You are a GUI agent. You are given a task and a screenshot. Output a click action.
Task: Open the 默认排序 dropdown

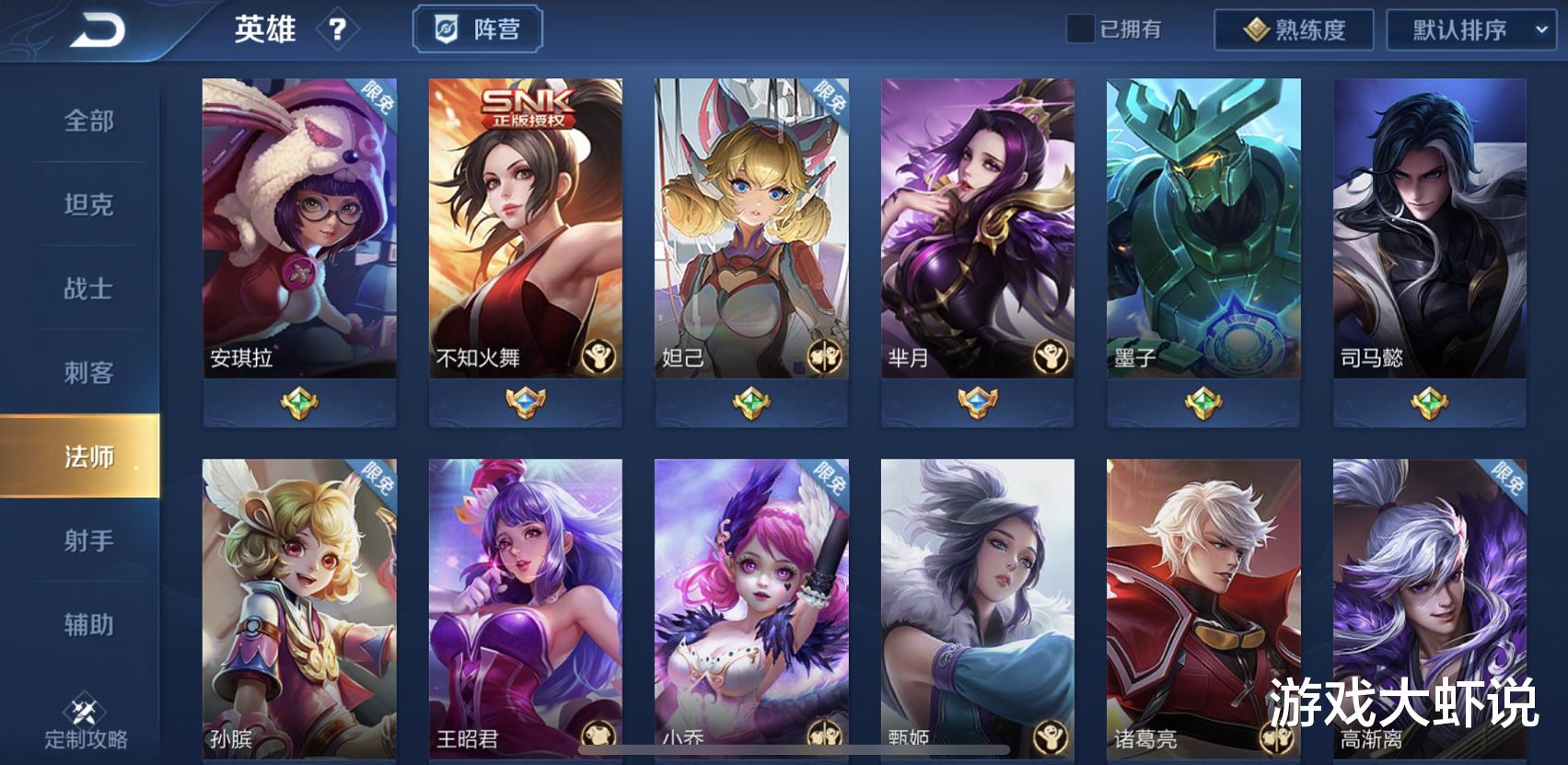(x=1457, y=29)
